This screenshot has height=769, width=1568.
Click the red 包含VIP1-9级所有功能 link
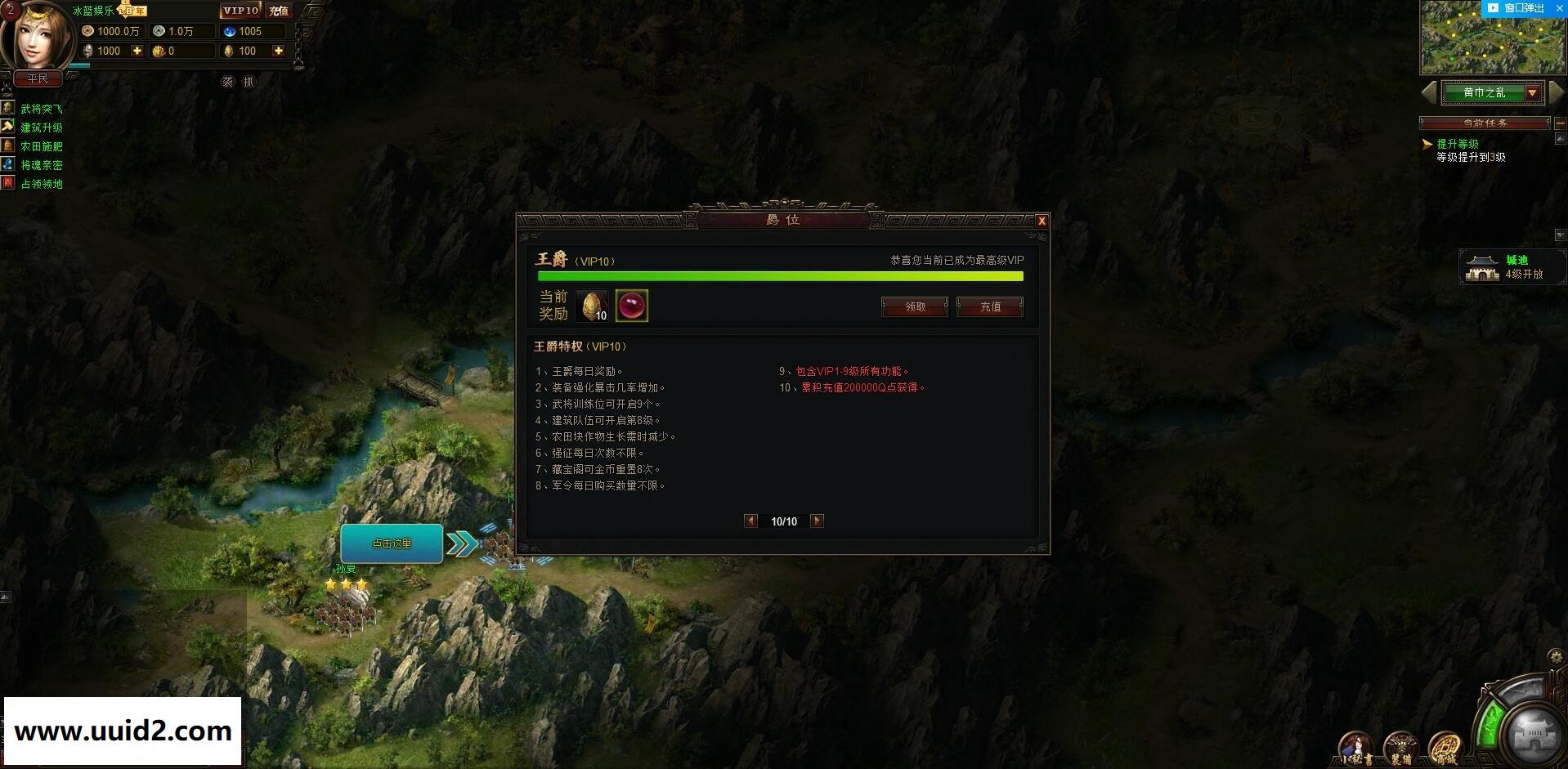coord(853,370)
